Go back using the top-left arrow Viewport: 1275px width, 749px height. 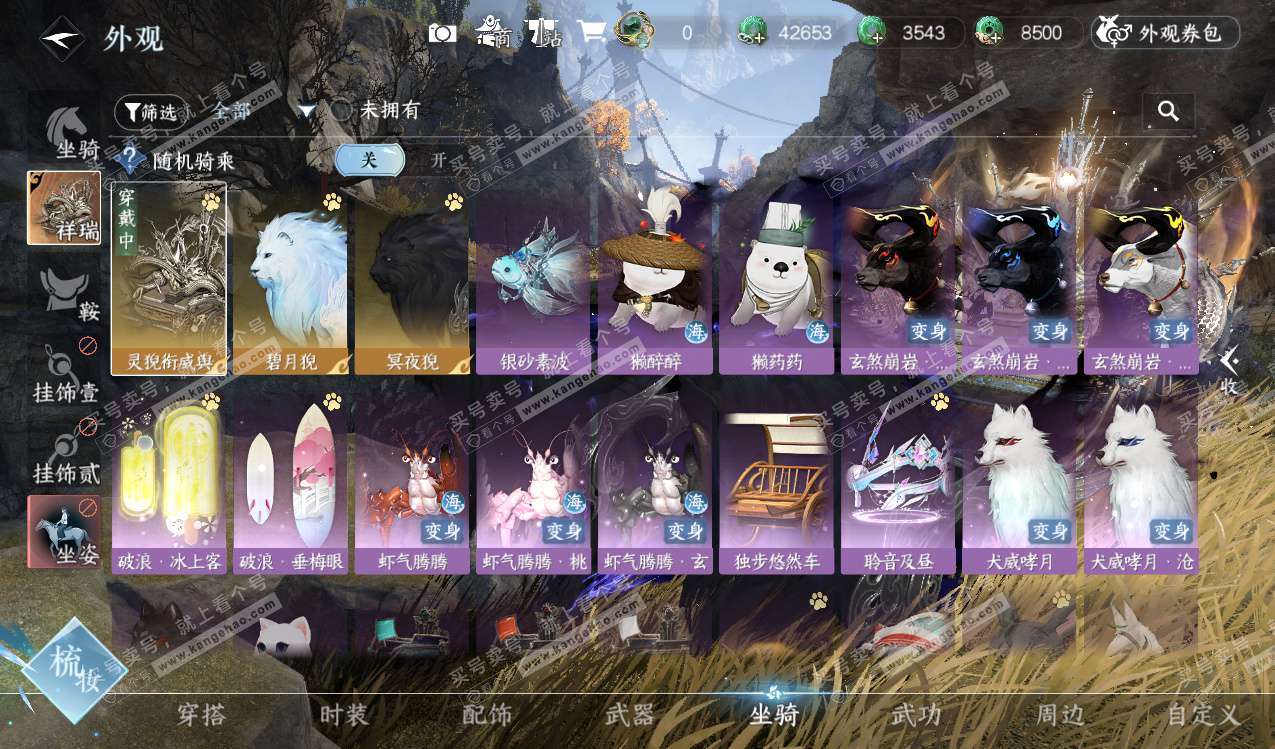[x=62, y=39]
